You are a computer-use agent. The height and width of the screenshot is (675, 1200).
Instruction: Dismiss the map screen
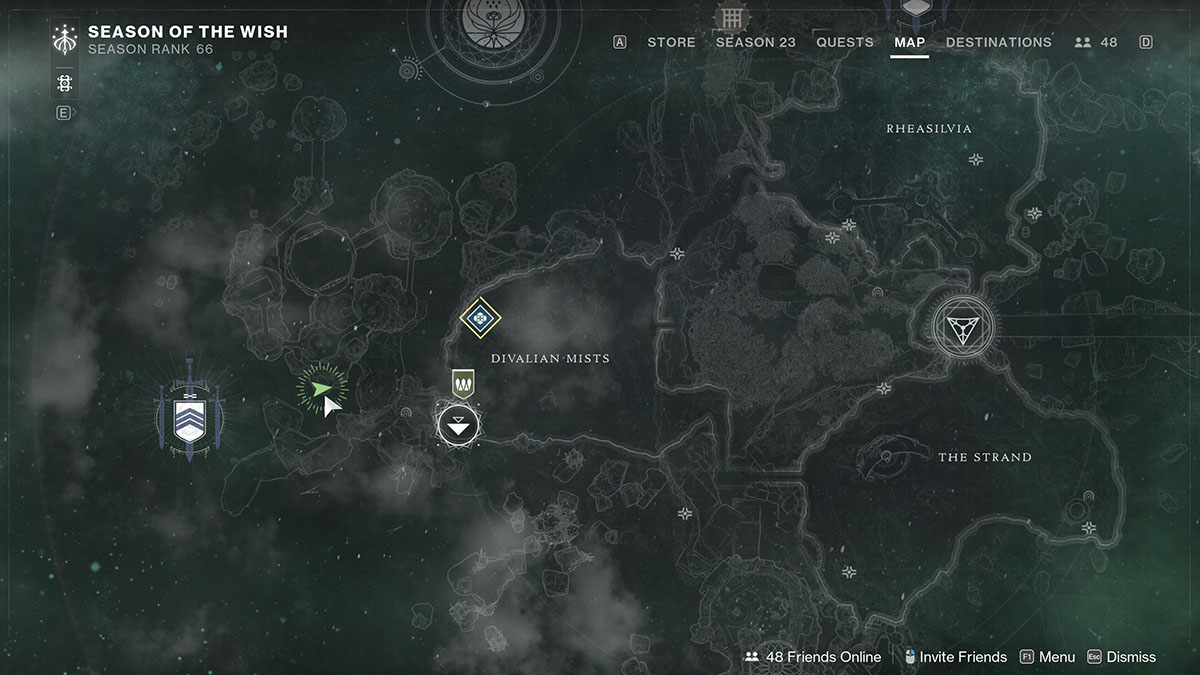coord(1121,657)
